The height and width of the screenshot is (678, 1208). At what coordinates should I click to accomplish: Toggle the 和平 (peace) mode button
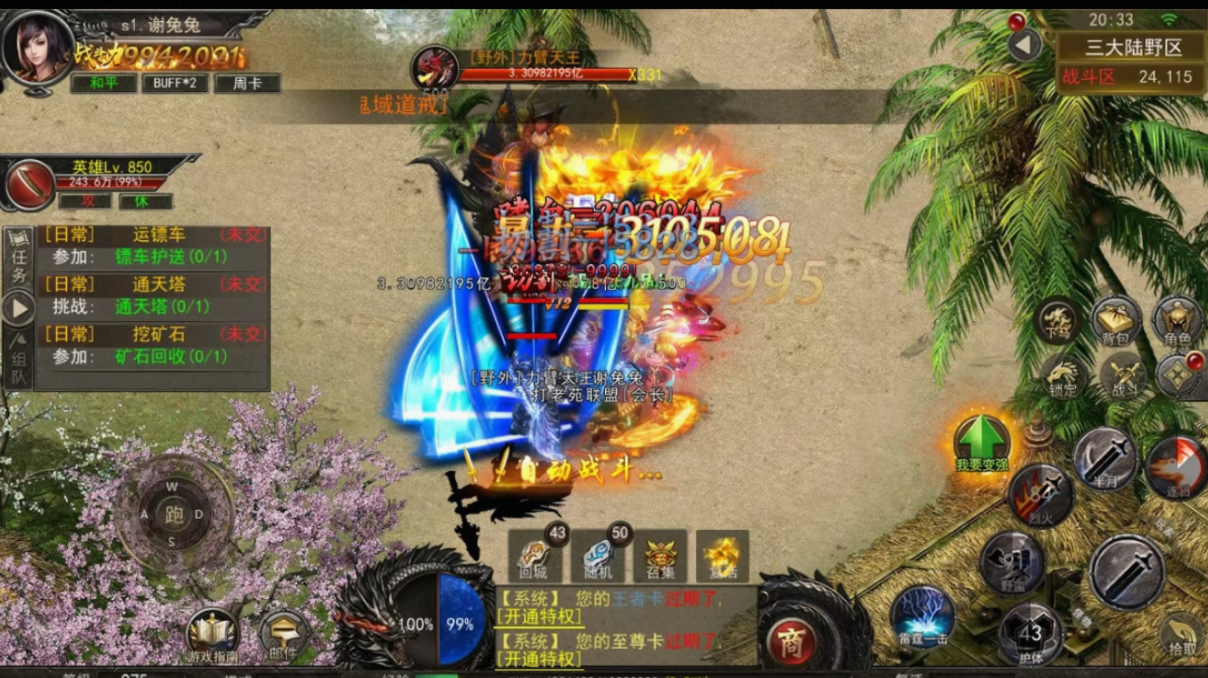click(x=103, y=83)
